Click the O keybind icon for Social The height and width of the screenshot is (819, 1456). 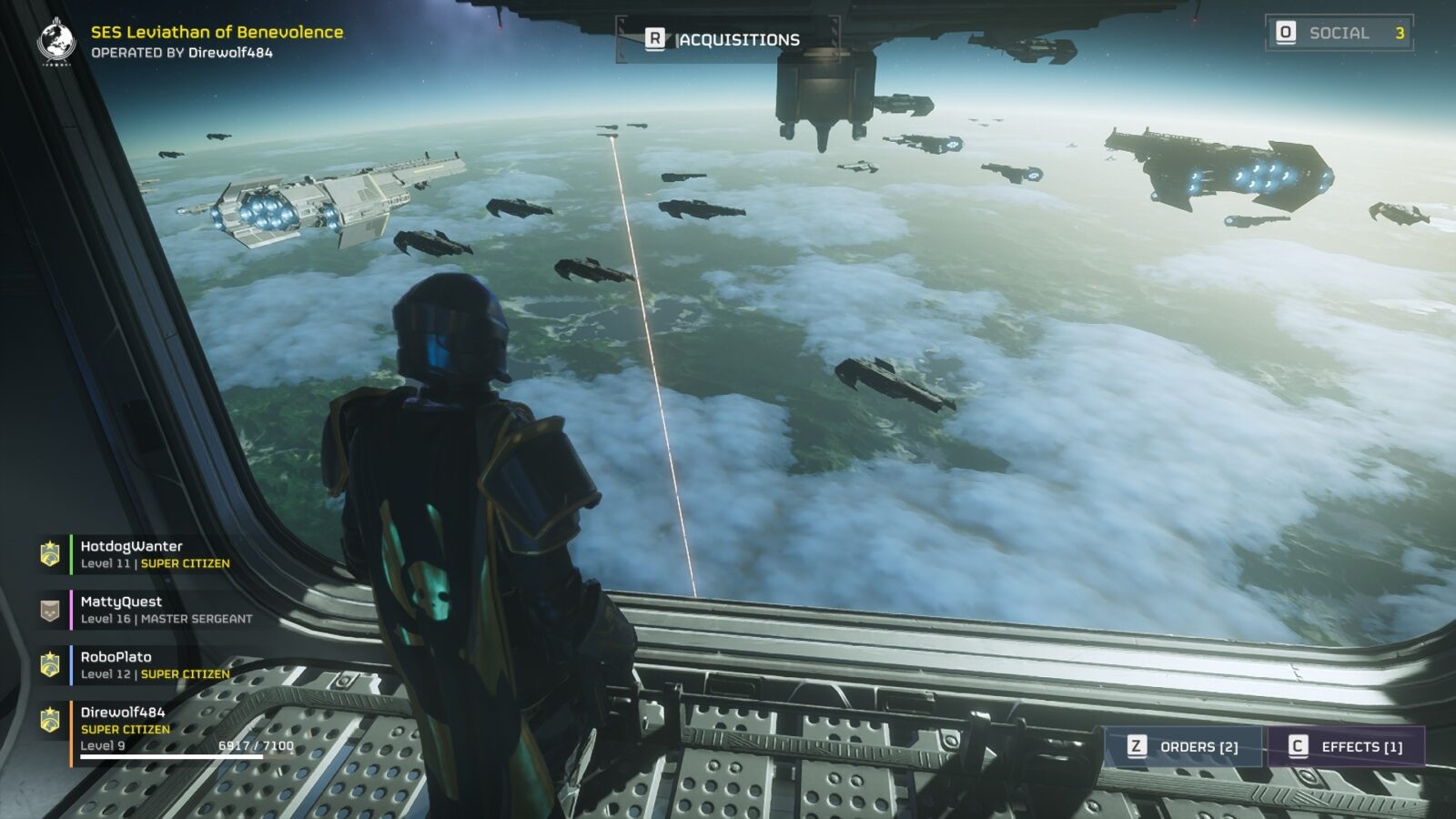[x=1286, y=33]
